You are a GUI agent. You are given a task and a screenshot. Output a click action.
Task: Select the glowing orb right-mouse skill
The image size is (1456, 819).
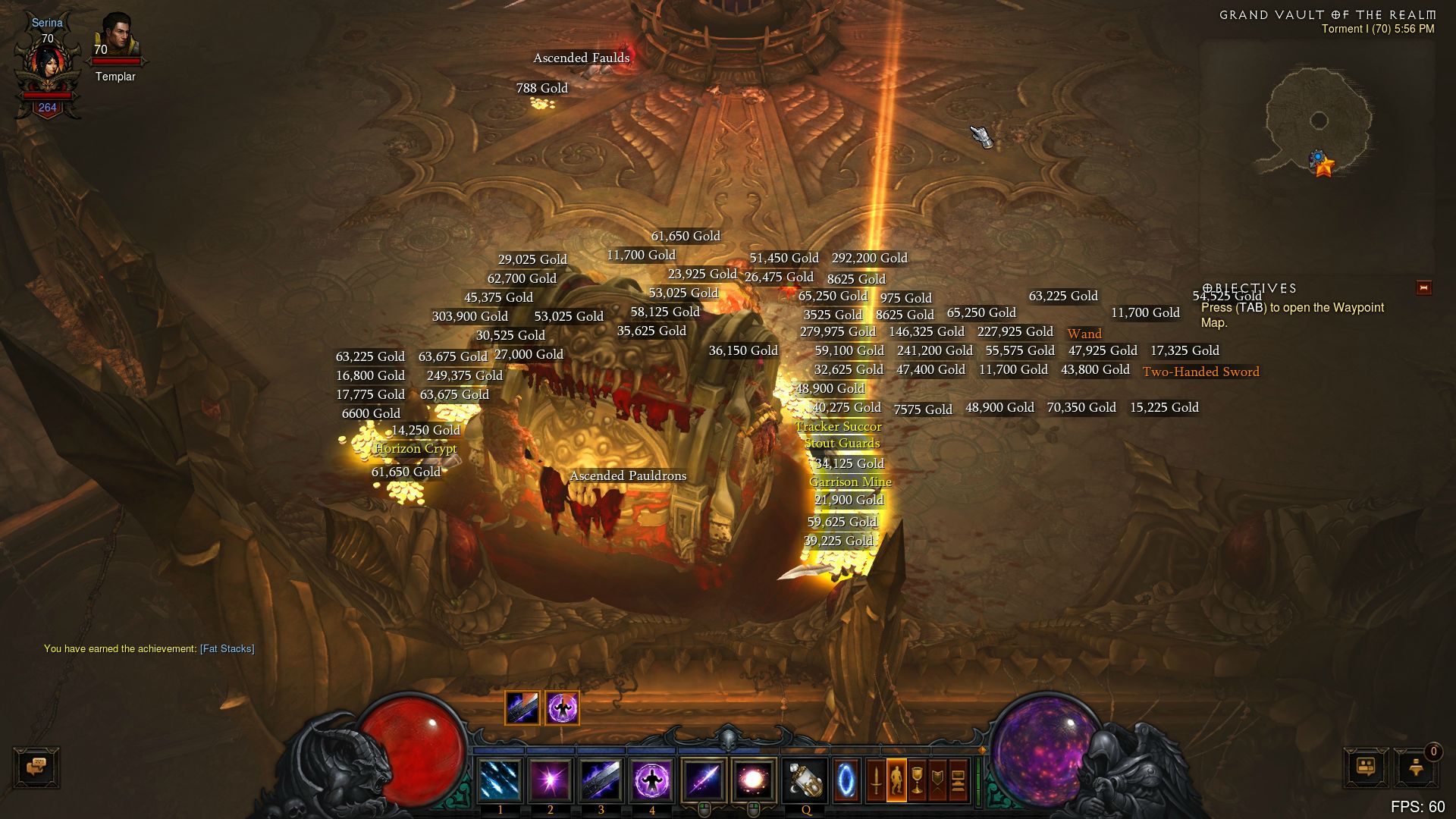point(753,780)
